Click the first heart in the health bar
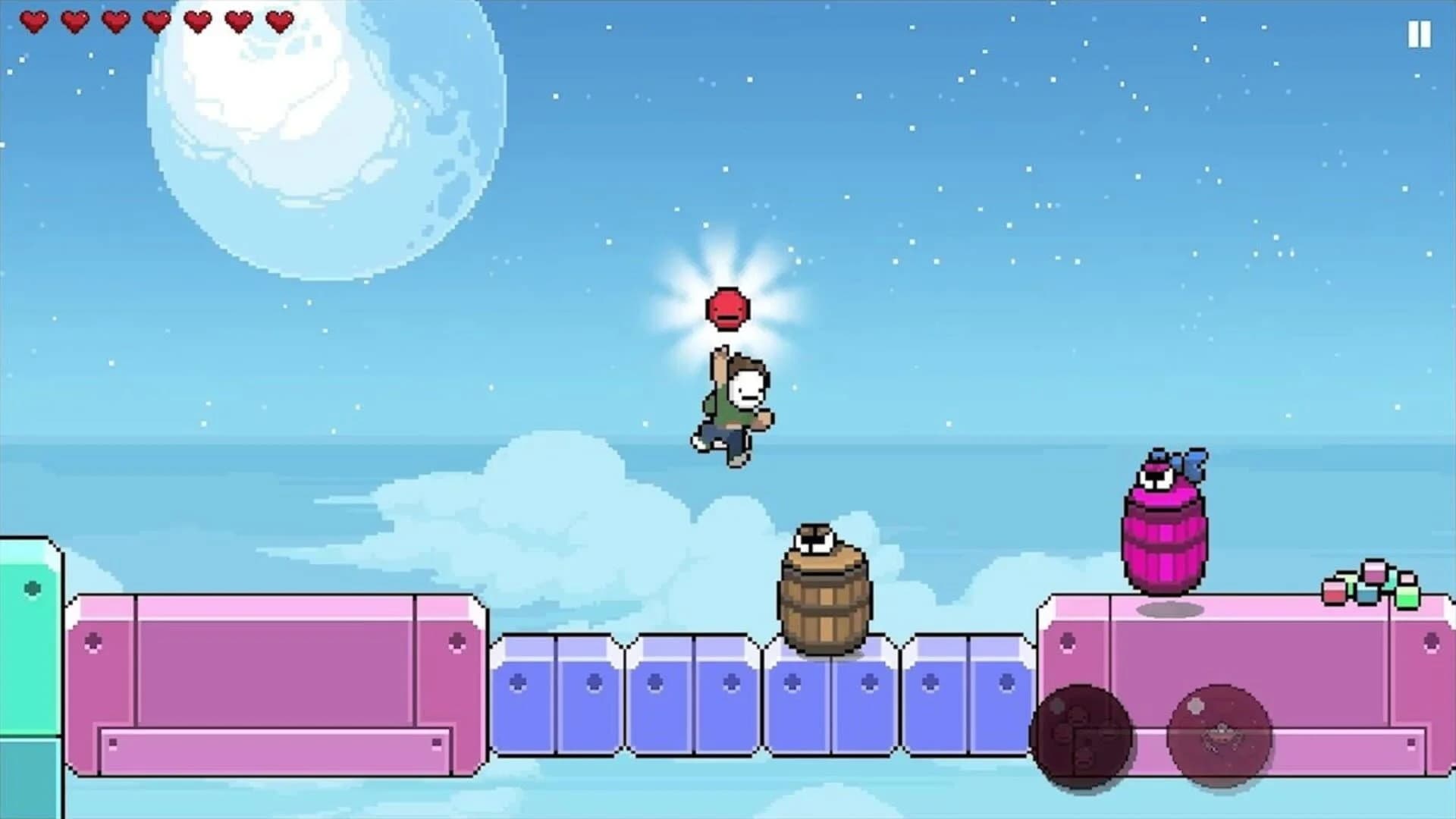 click(x=36, y=22)
